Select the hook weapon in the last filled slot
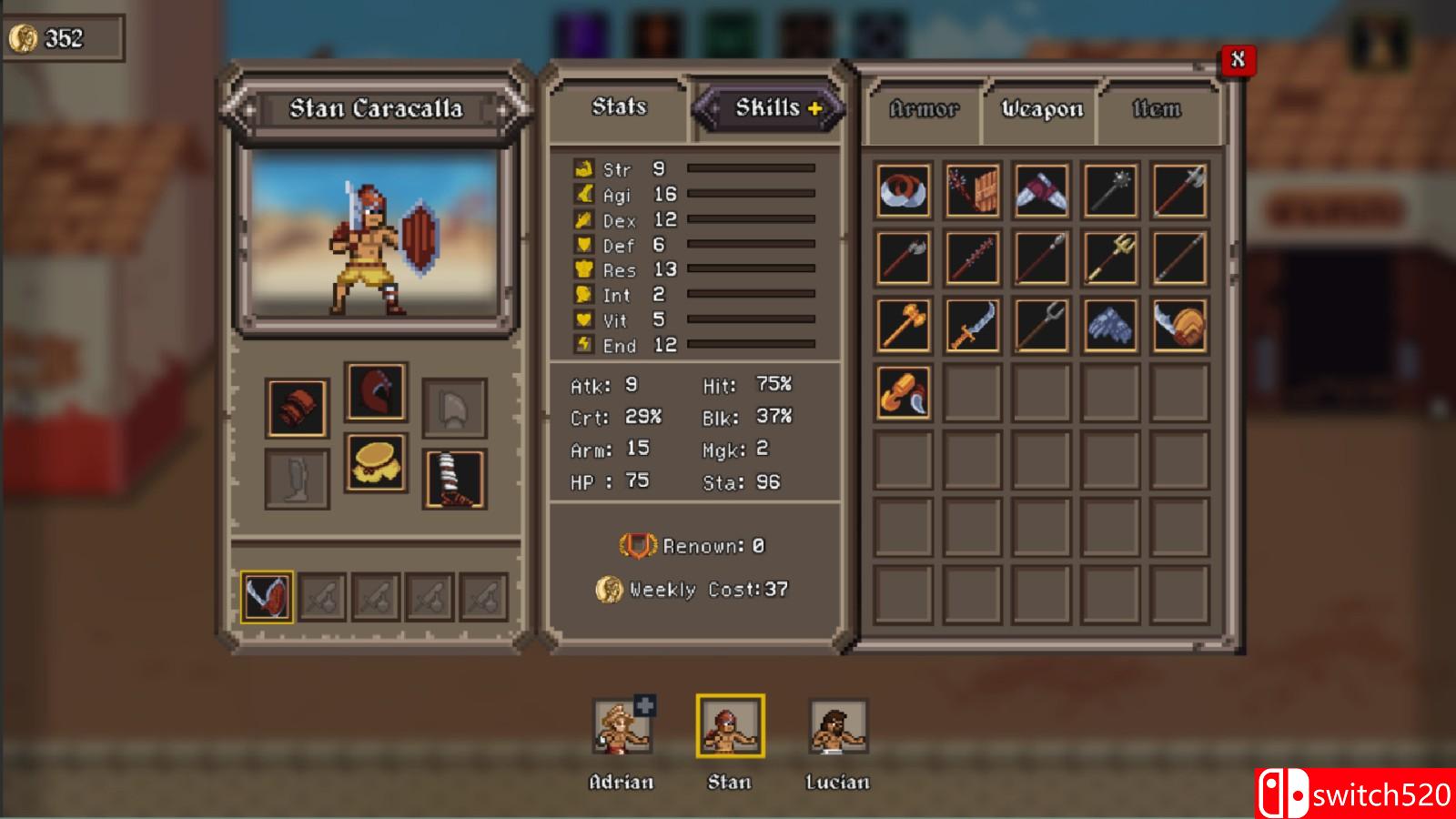This screenshot has width=1456, height=819. [x=902, y=393]
